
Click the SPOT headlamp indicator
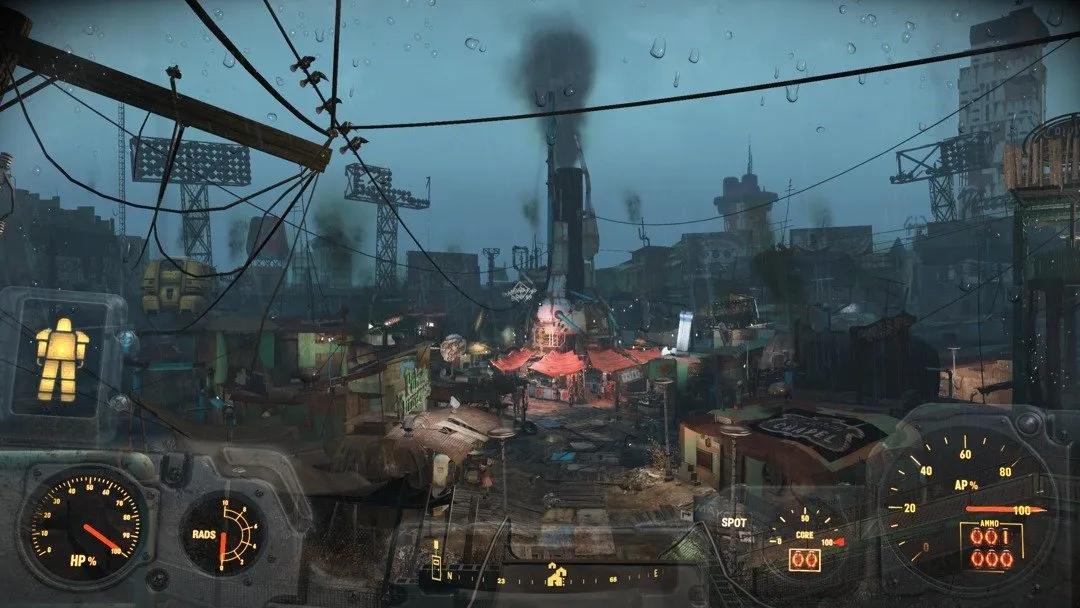(x=733, y=522)
